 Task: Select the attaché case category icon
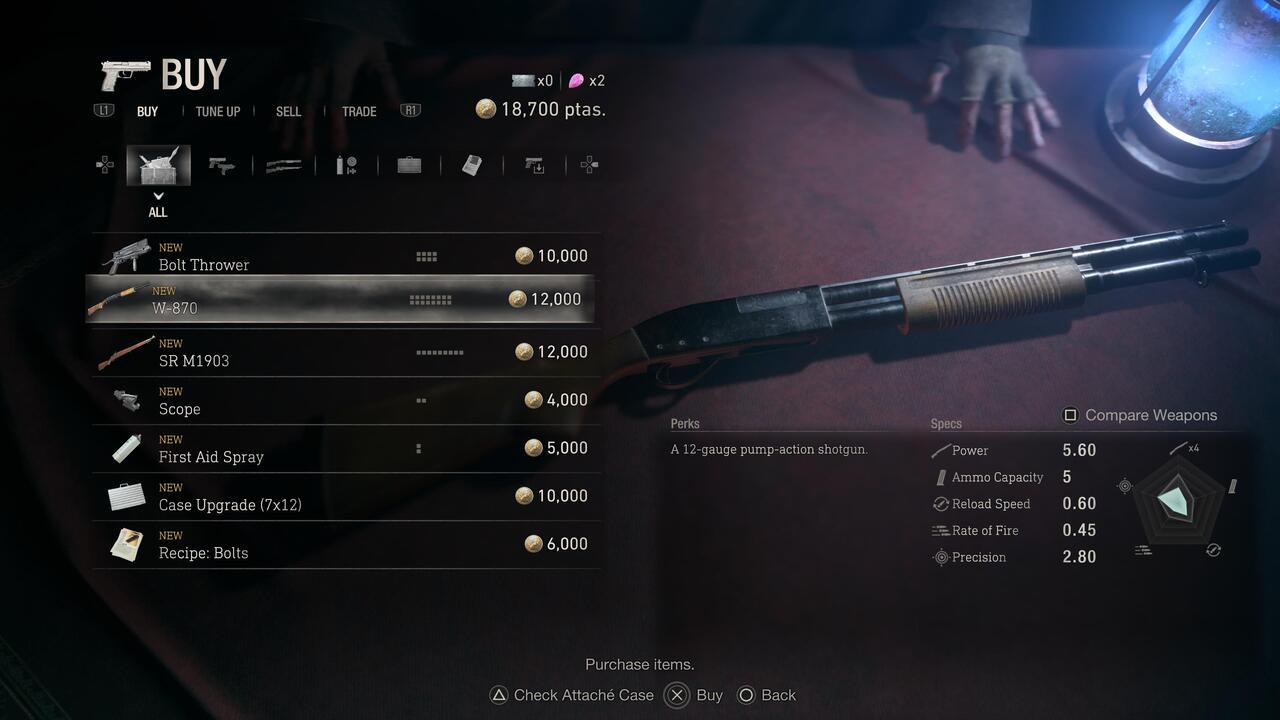409,166
